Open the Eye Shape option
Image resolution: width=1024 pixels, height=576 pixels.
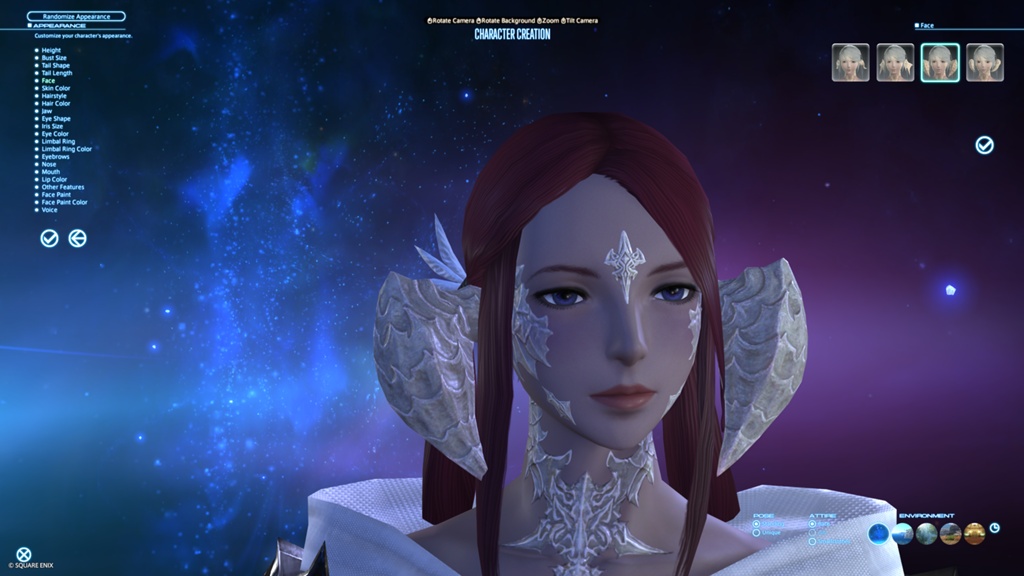coord(55,119)
